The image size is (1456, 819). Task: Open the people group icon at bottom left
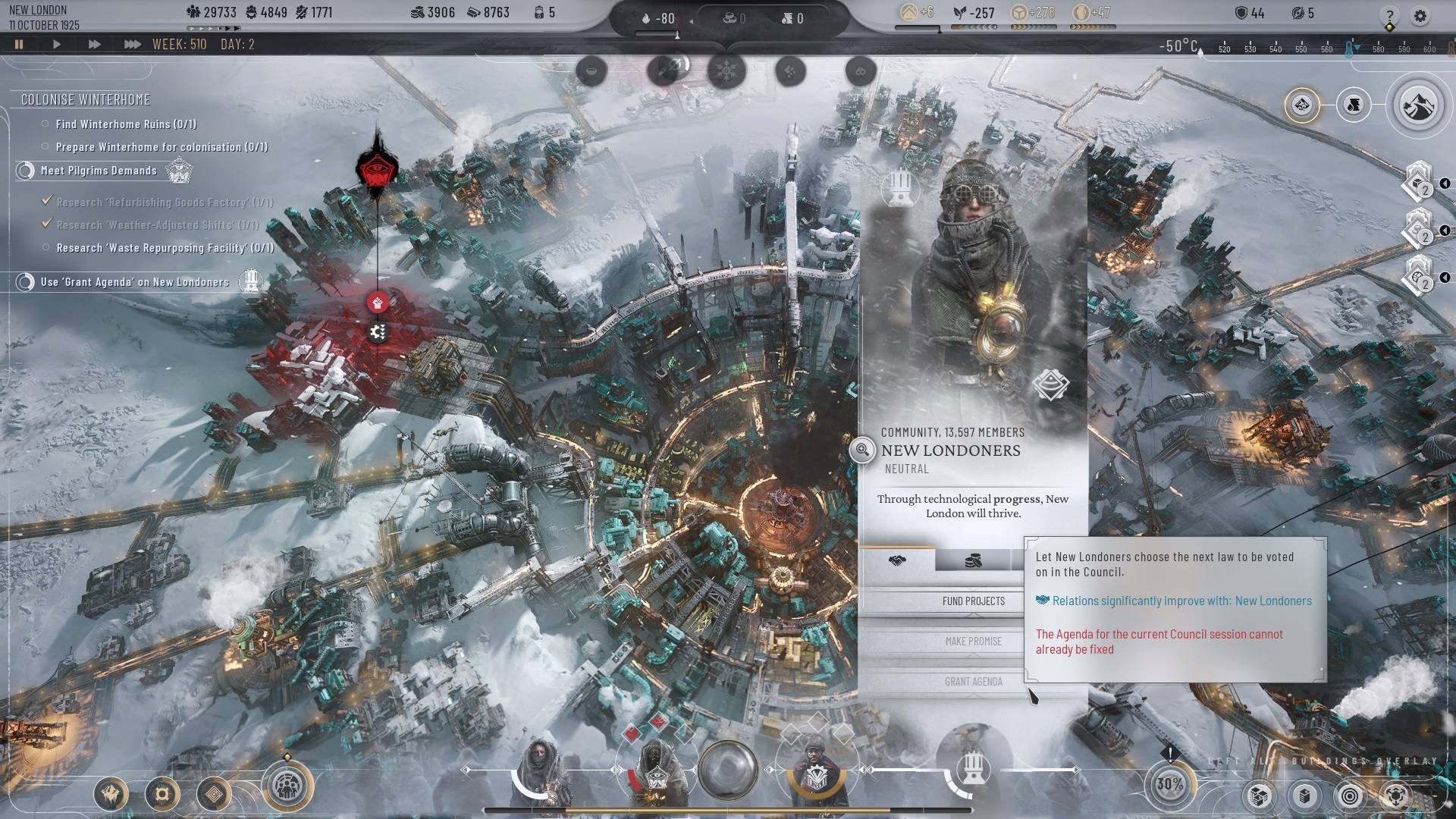287,787
